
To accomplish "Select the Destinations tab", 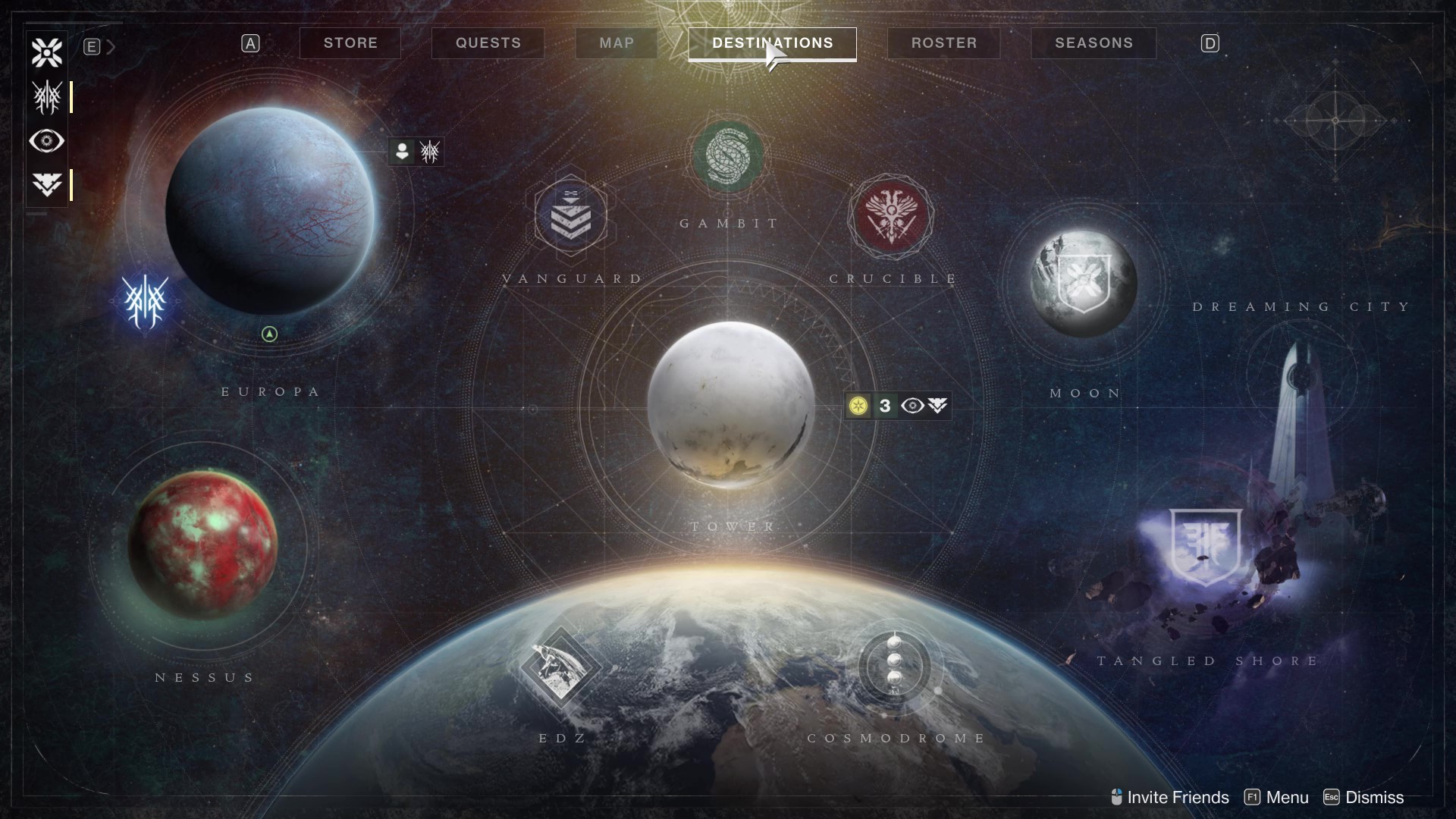I will (772, 43).
